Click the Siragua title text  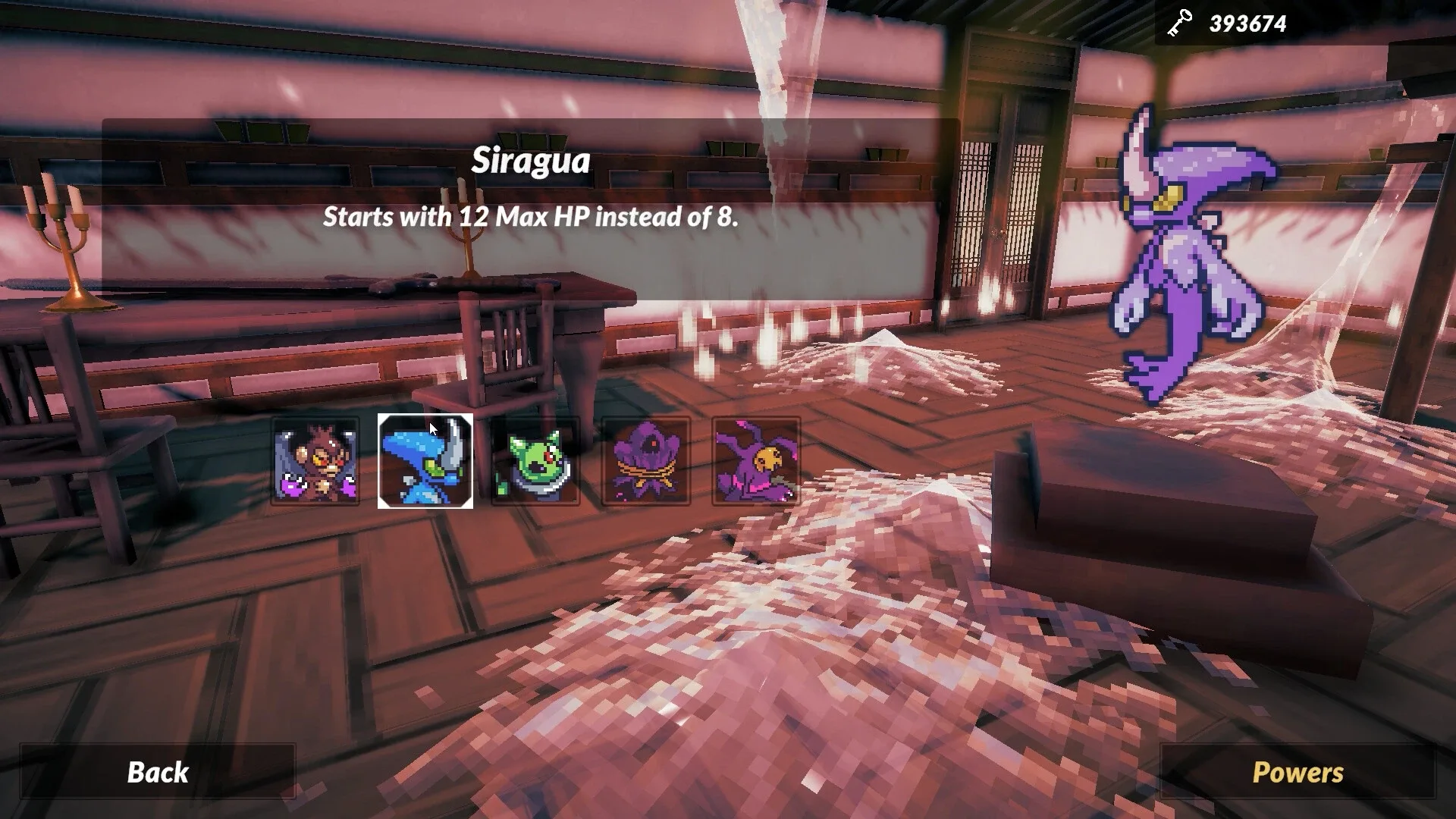532,161
